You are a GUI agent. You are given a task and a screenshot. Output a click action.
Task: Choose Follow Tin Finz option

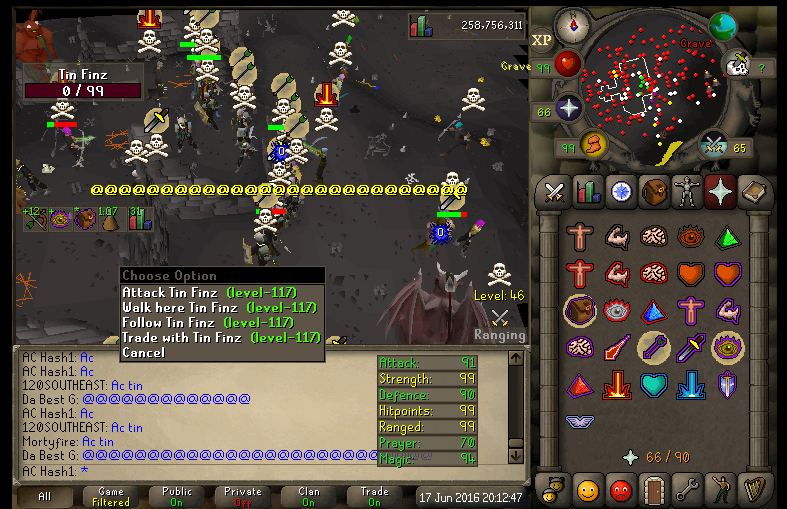206,322
